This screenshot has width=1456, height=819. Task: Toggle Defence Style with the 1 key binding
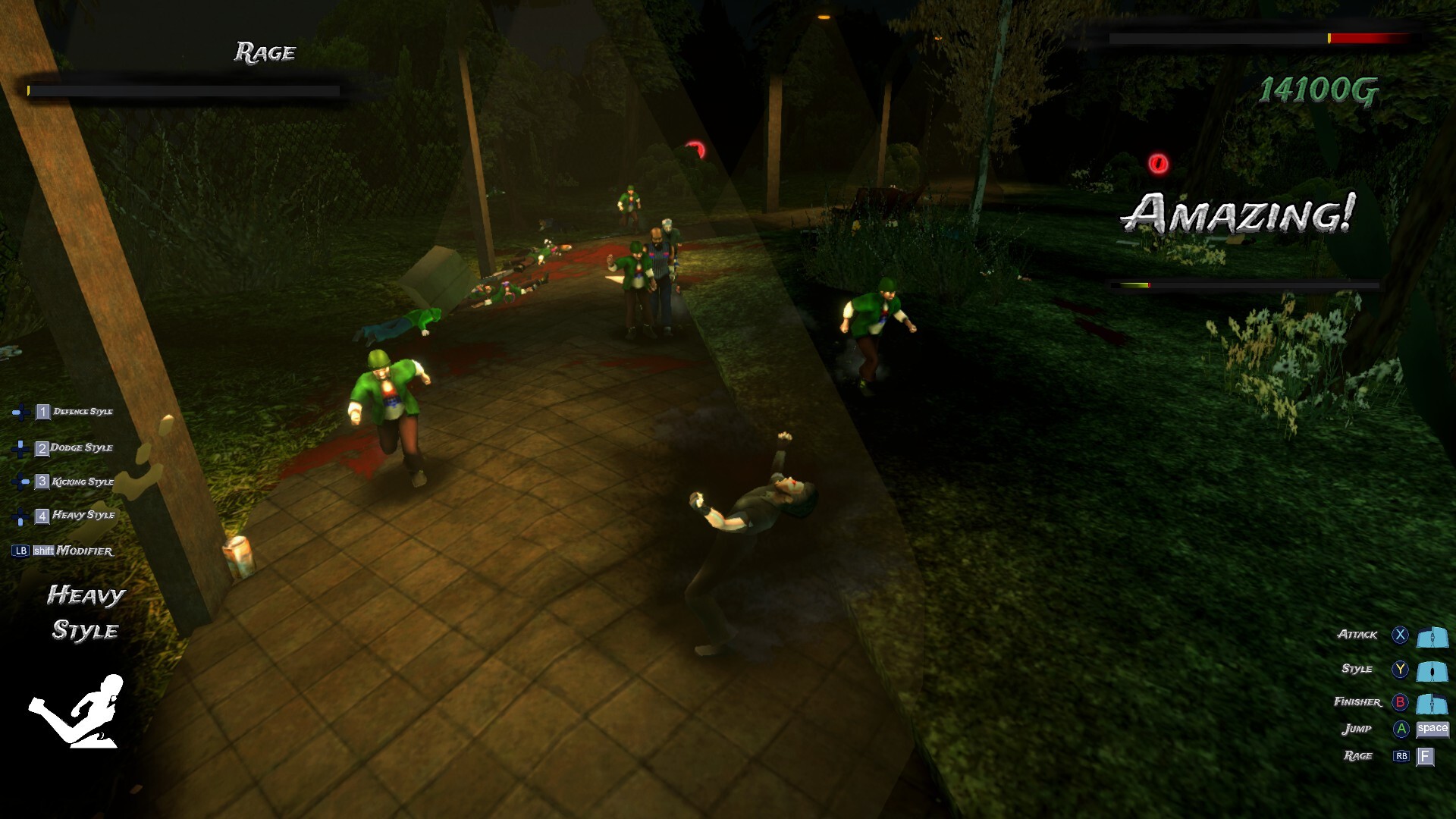(x=44, y=412)
